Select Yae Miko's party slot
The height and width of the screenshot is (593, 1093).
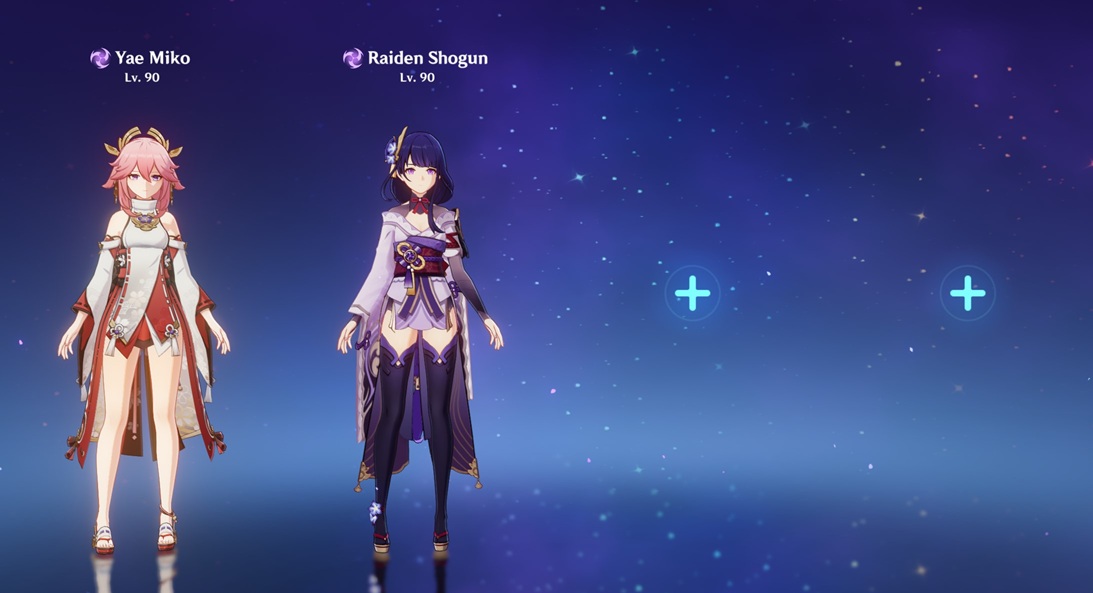click(x=143, y=330)
